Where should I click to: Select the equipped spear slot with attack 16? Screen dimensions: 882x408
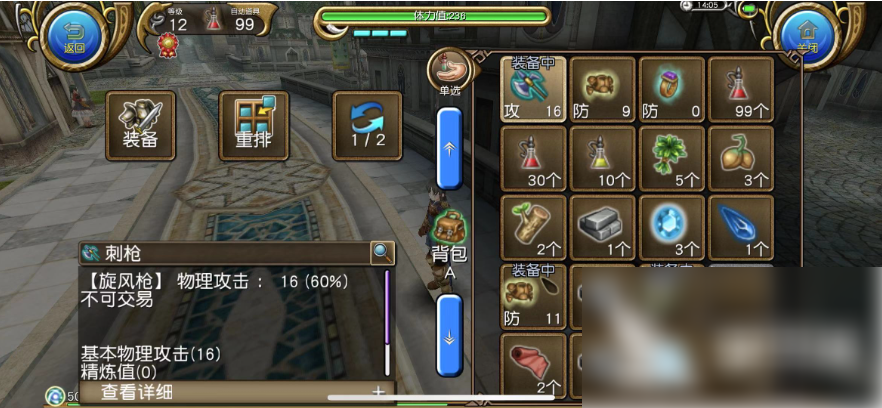point(533,89)
